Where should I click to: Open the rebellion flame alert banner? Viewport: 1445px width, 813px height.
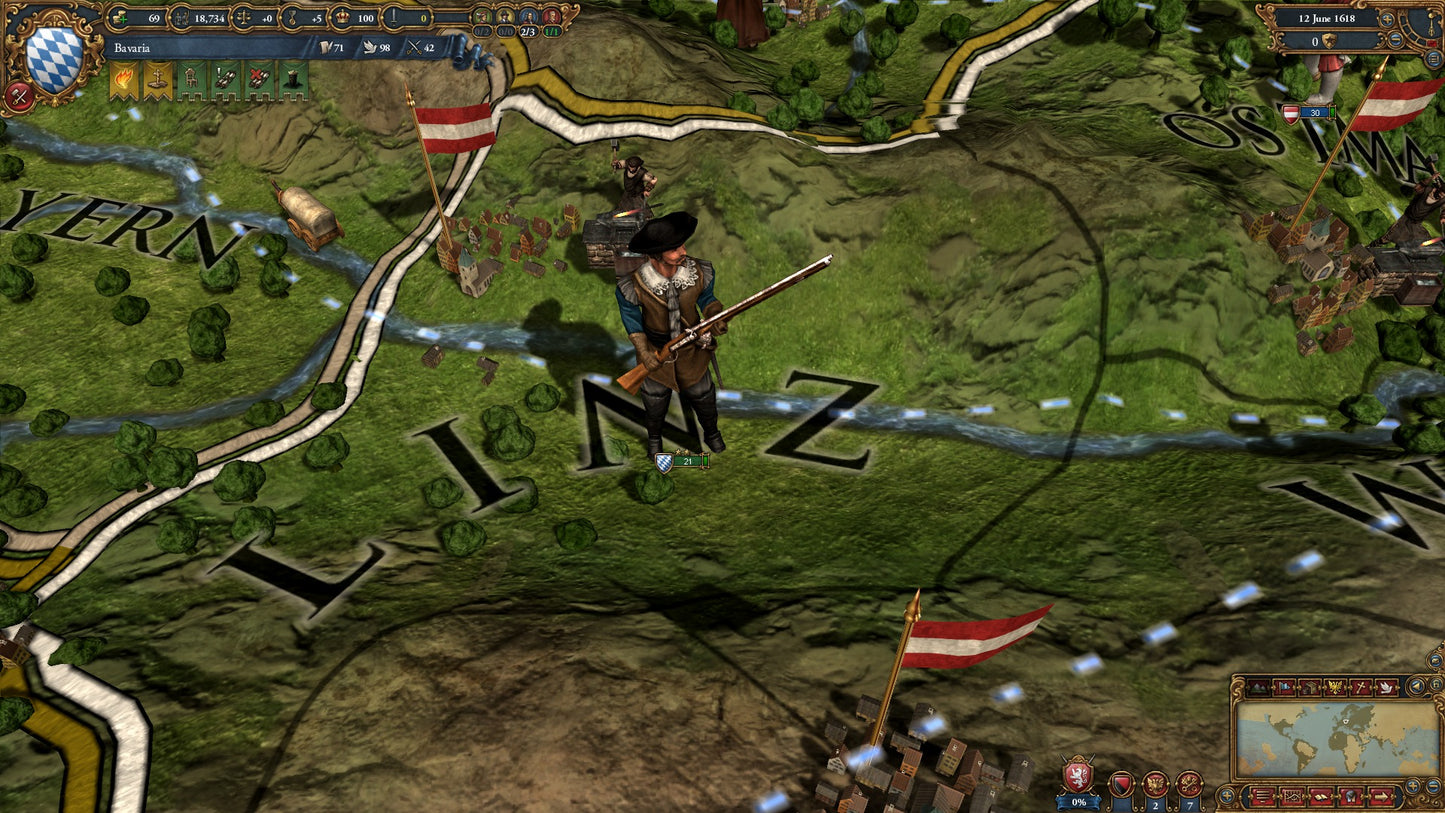point(123,80)
